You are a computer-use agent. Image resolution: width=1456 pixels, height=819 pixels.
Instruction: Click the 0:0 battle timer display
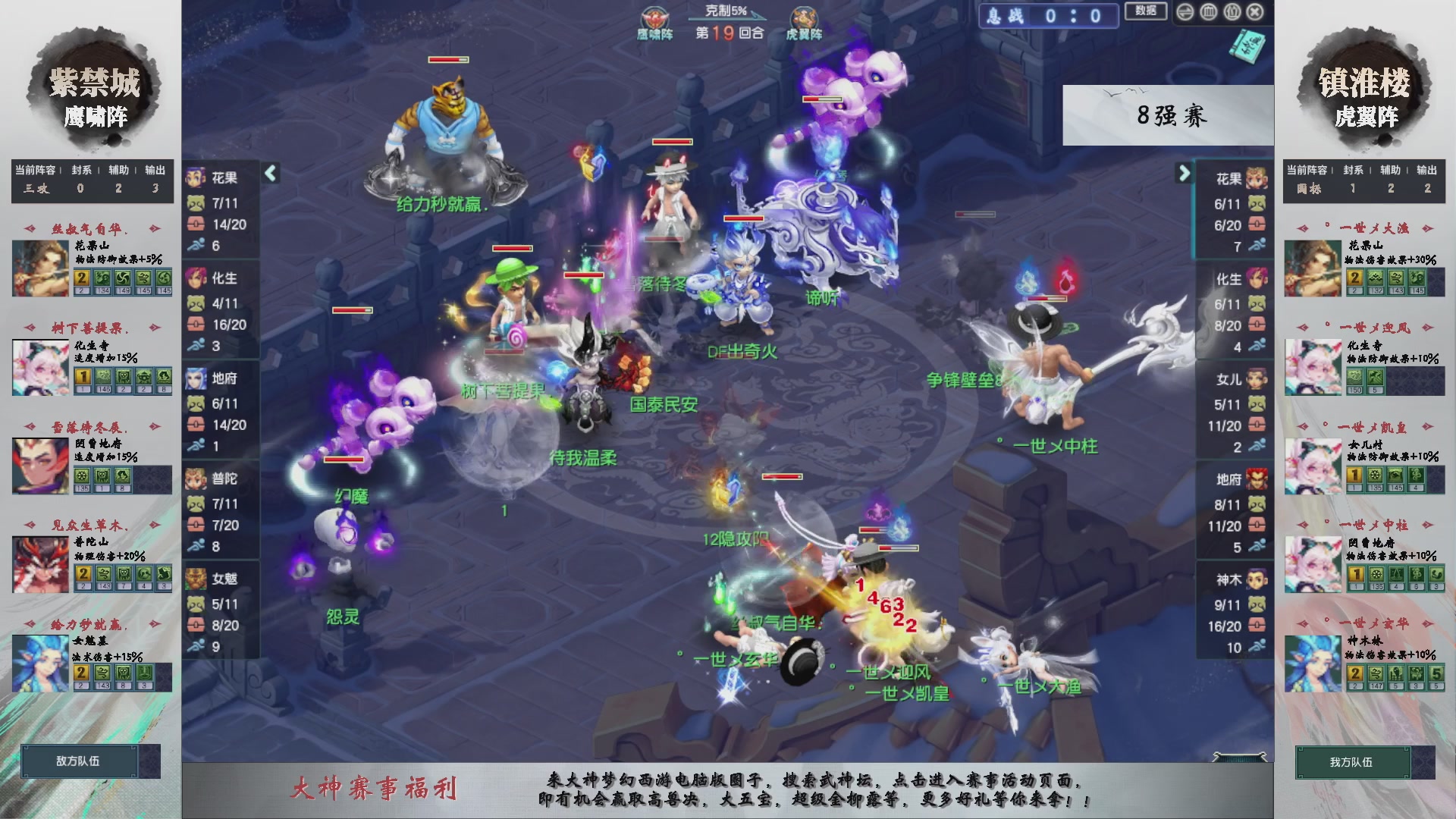[1072, 16]
